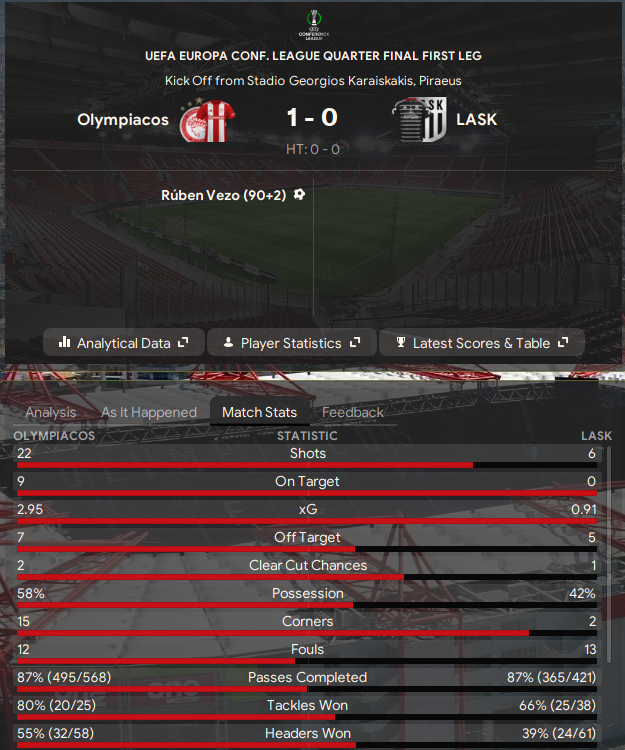Viewport: 625px width, 750px height.
Task: Select the LASK team name
Action: pos(476,120)
